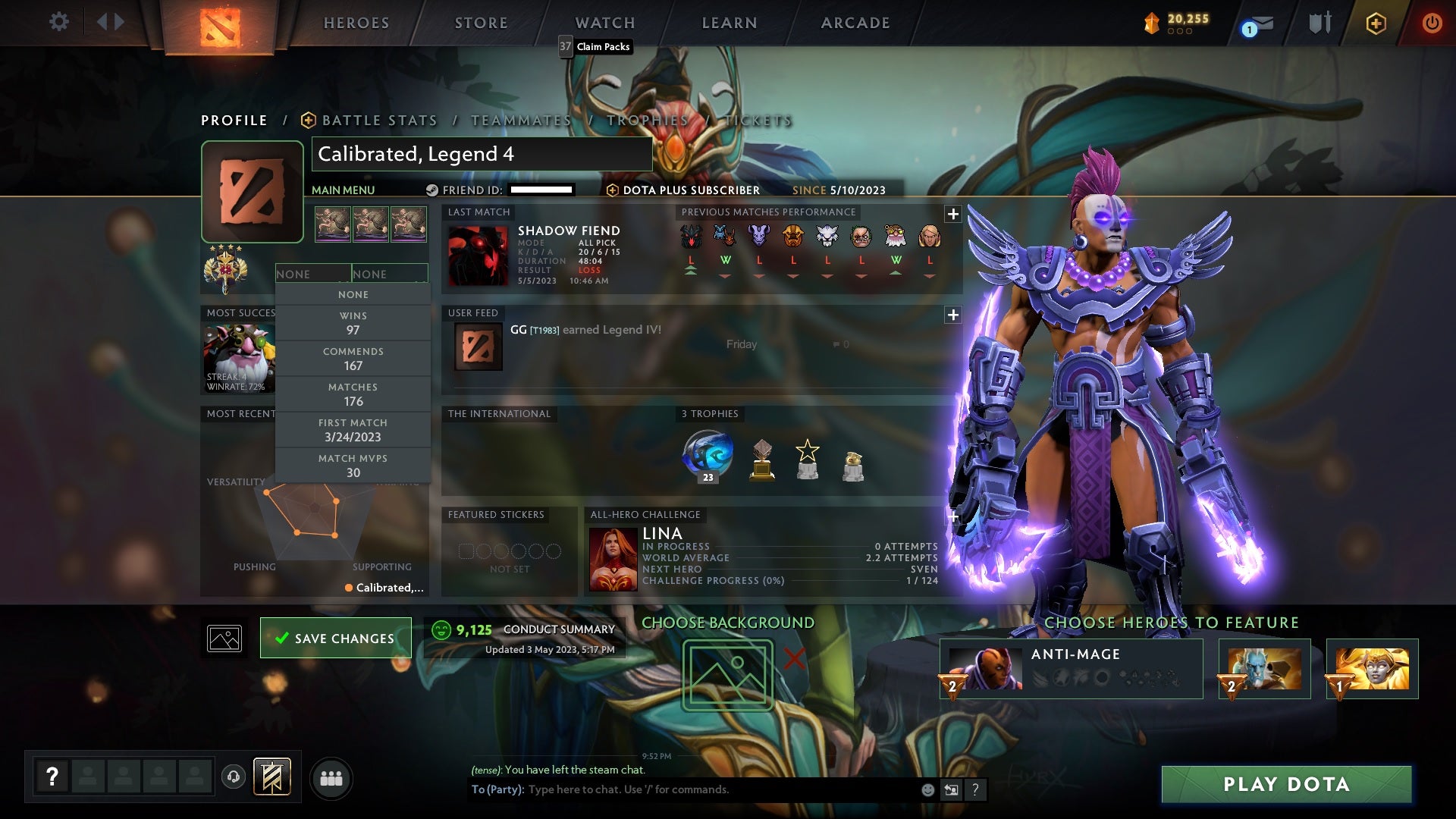Select the Anti-Mage featured hero slot
The image size is (1456, 819).
[1071, 669]
